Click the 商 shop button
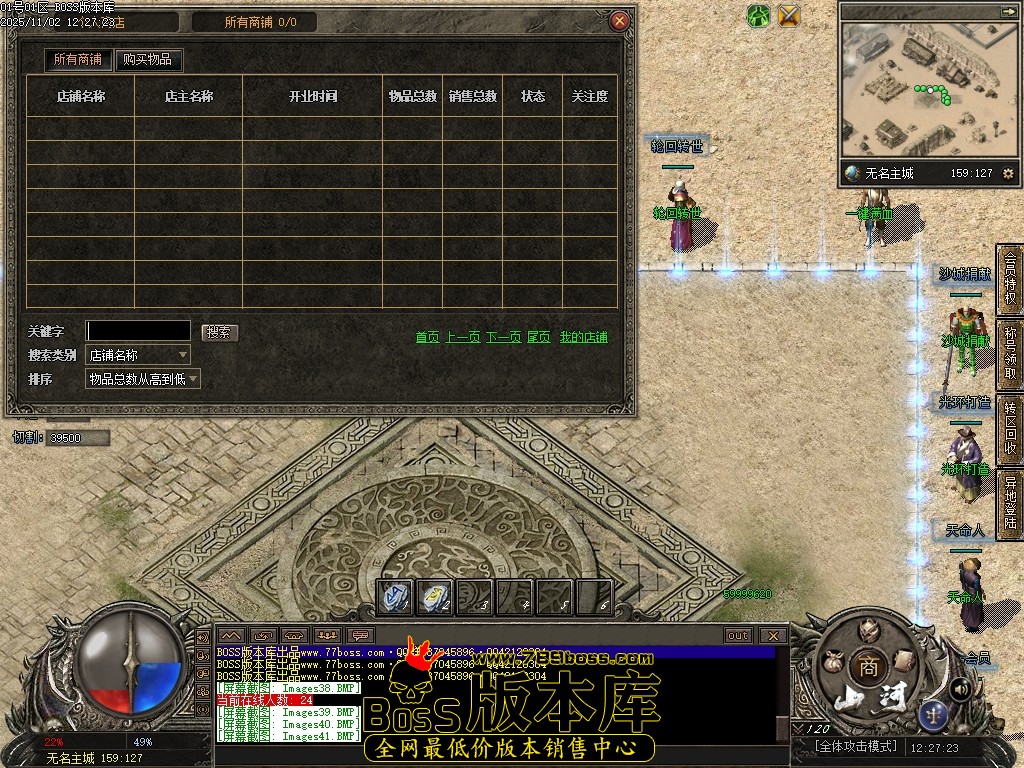This screenshot has height=768, width=1024. tap(868, 668)
